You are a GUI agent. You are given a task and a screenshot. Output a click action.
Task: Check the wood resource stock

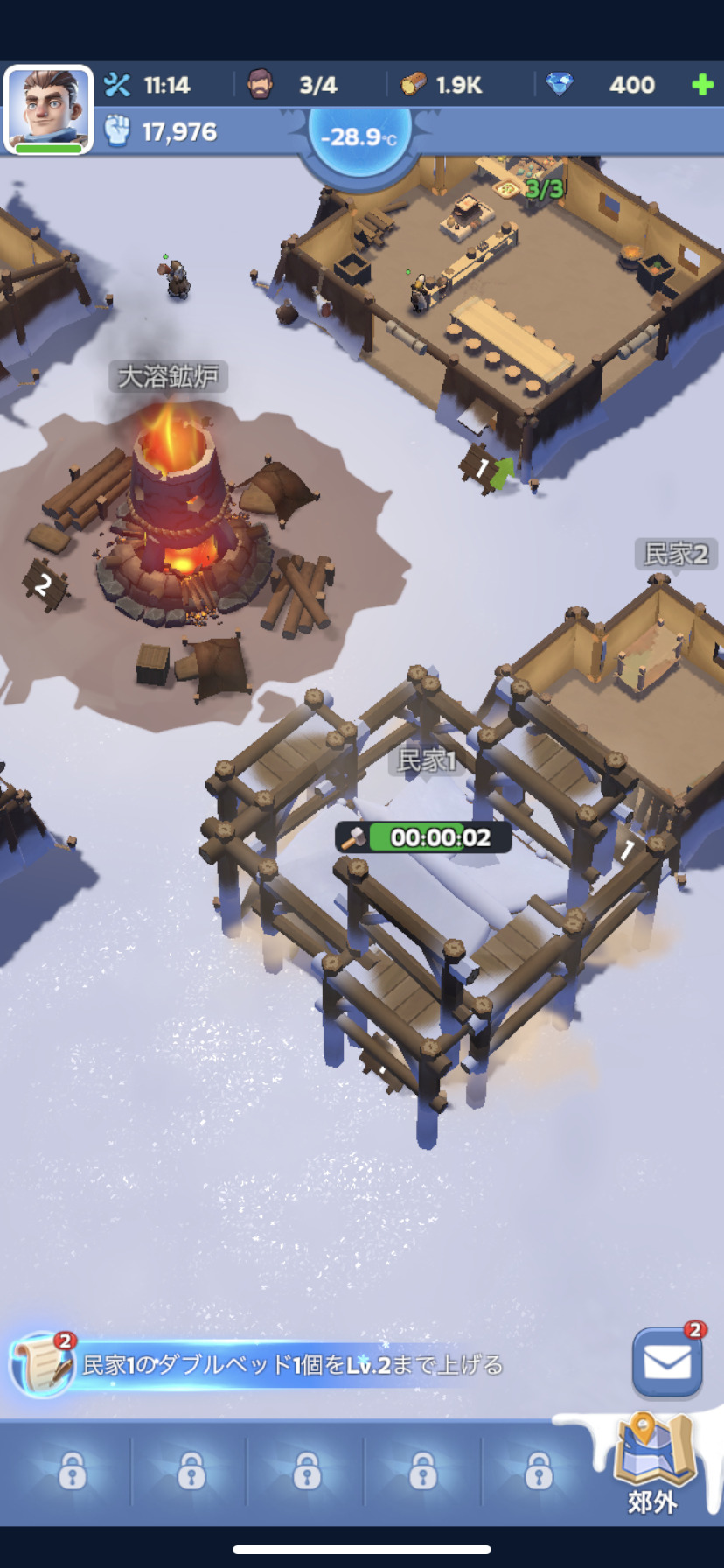pos(442,85)
